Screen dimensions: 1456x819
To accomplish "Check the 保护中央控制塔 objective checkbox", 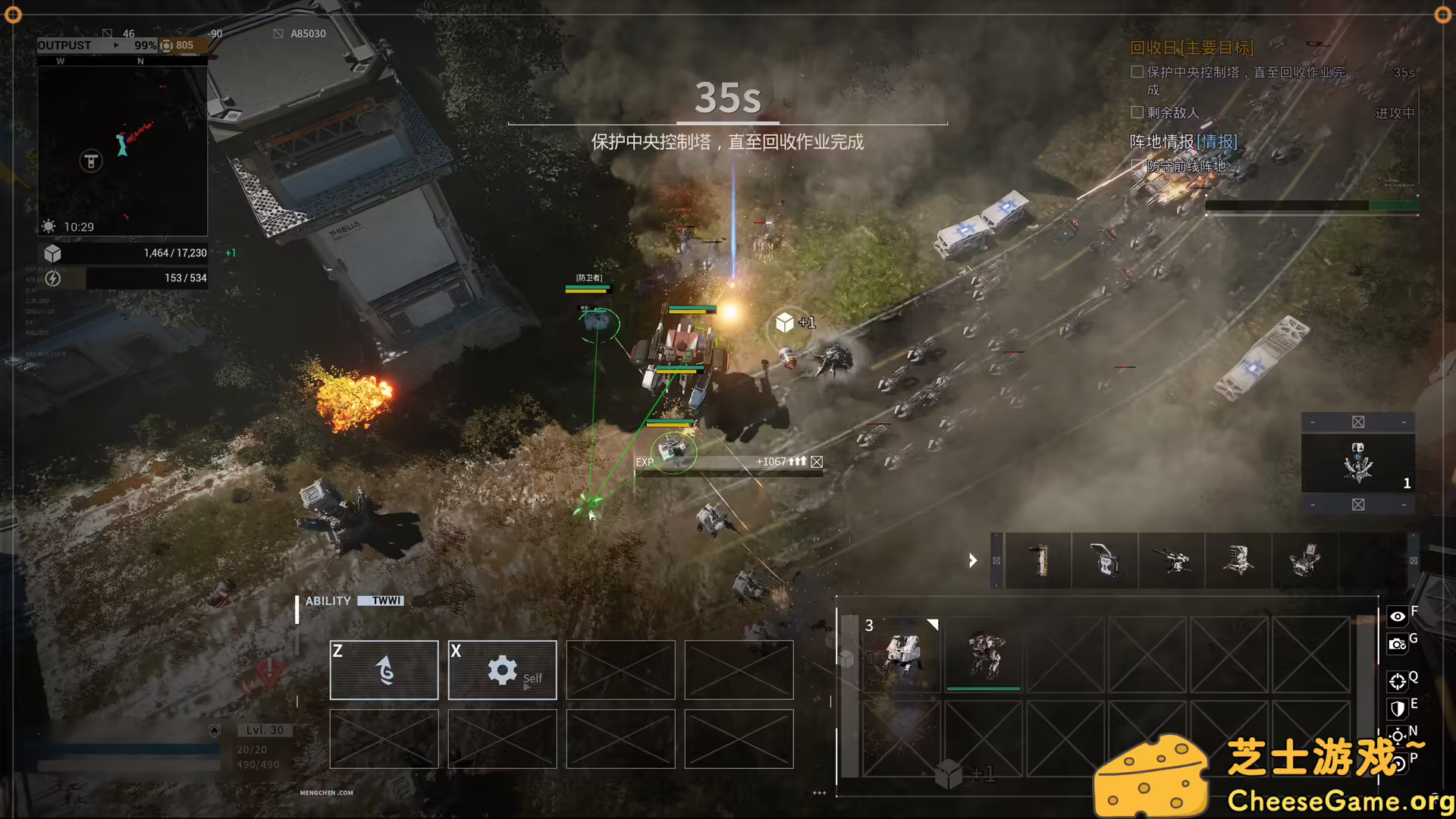I will pos(1136,71).
